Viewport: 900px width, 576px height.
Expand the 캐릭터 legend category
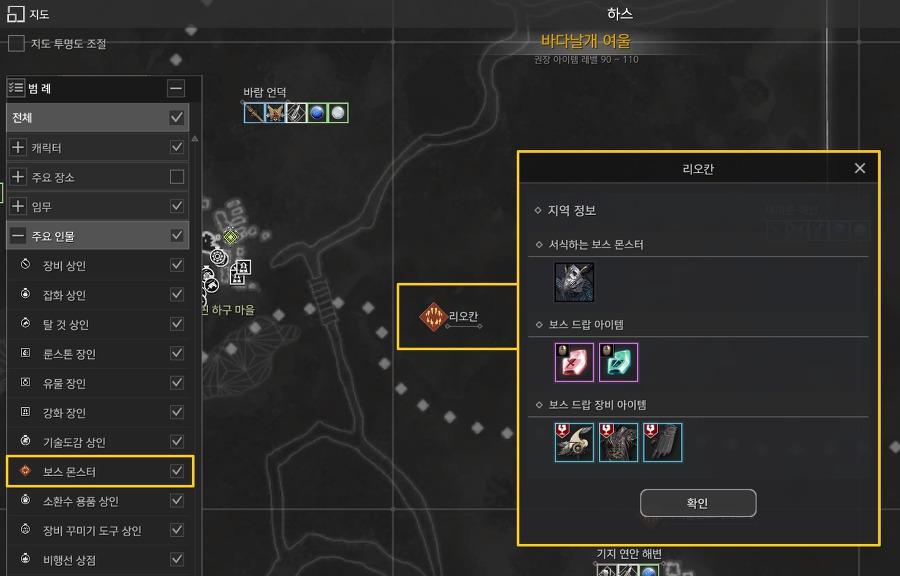18,148
